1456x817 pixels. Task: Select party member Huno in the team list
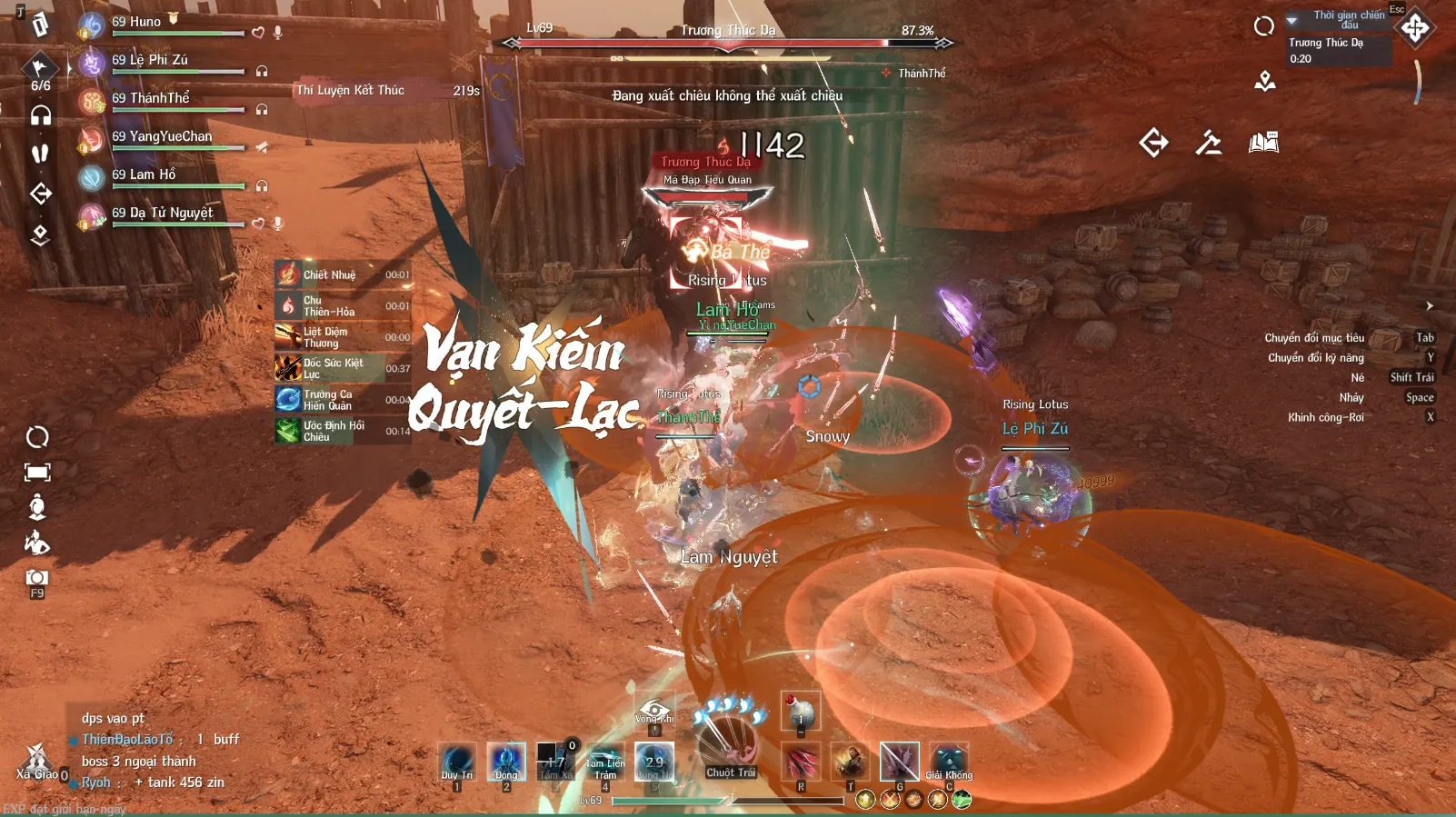tap(145, 23)
